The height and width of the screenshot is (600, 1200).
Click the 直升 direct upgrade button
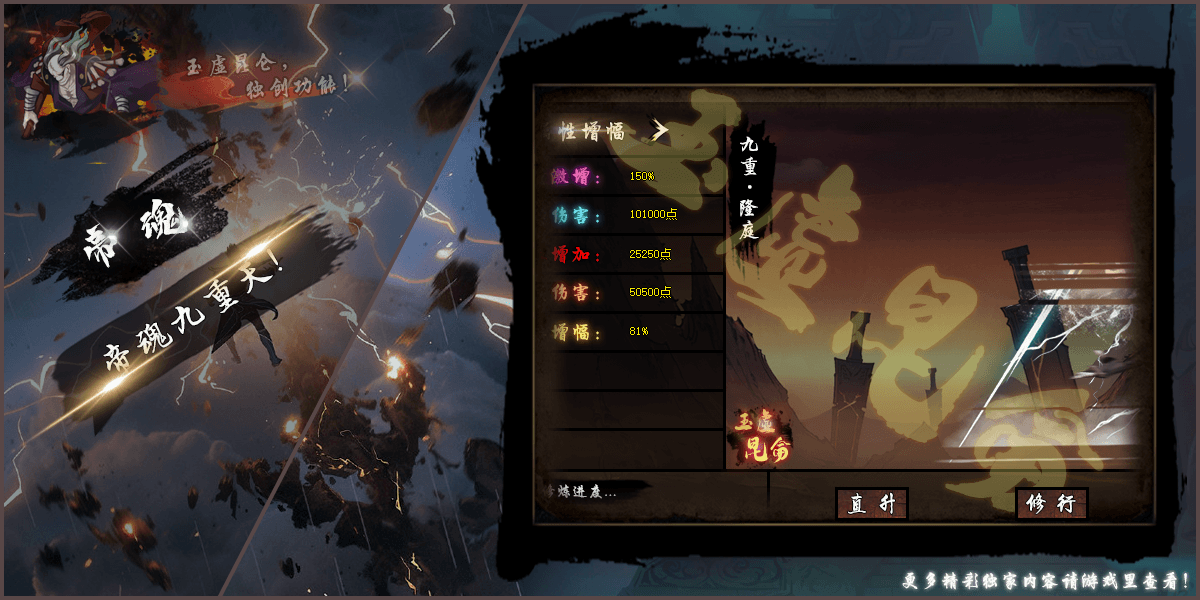click(871, 504)
